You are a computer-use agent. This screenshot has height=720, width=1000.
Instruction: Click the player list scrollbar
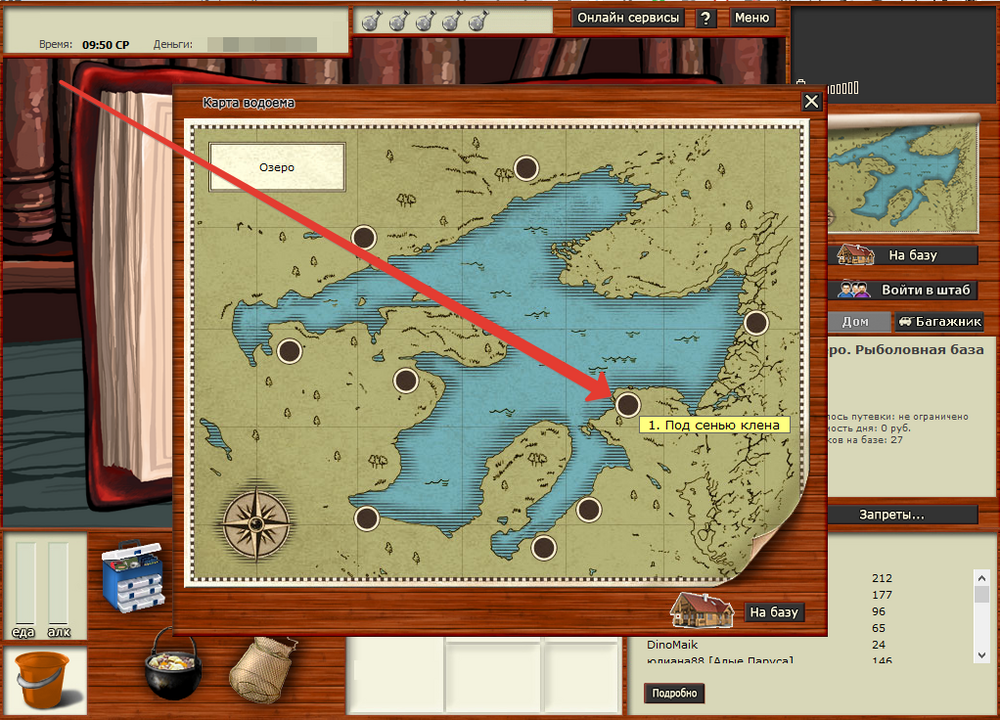coord(982,610)
